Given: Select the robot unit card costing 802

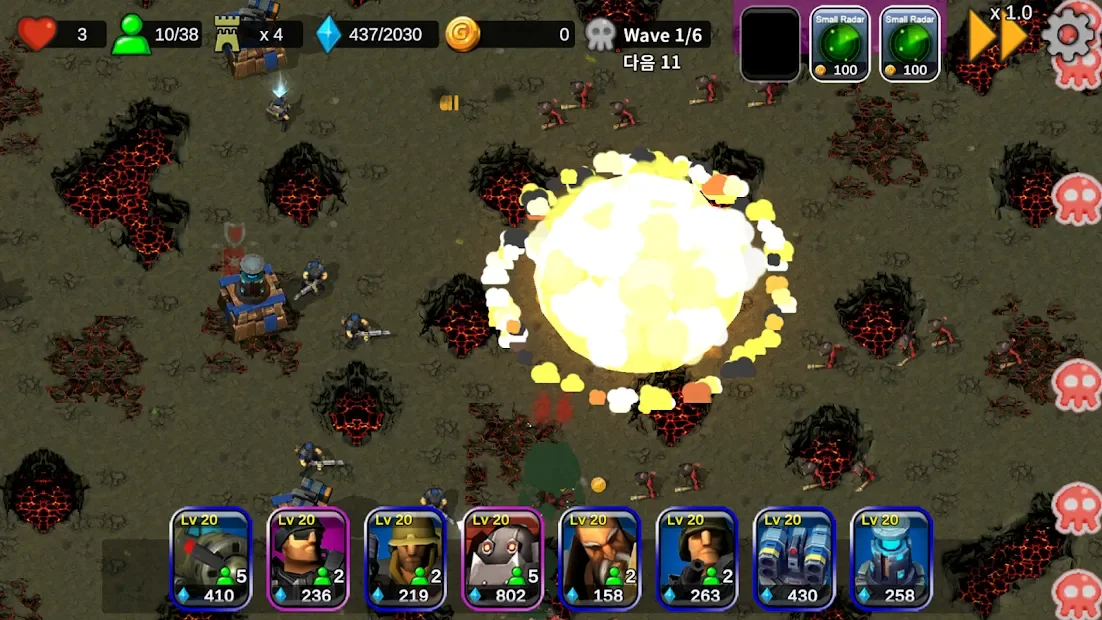Looking at the screenshot, I should coord(502,558).
